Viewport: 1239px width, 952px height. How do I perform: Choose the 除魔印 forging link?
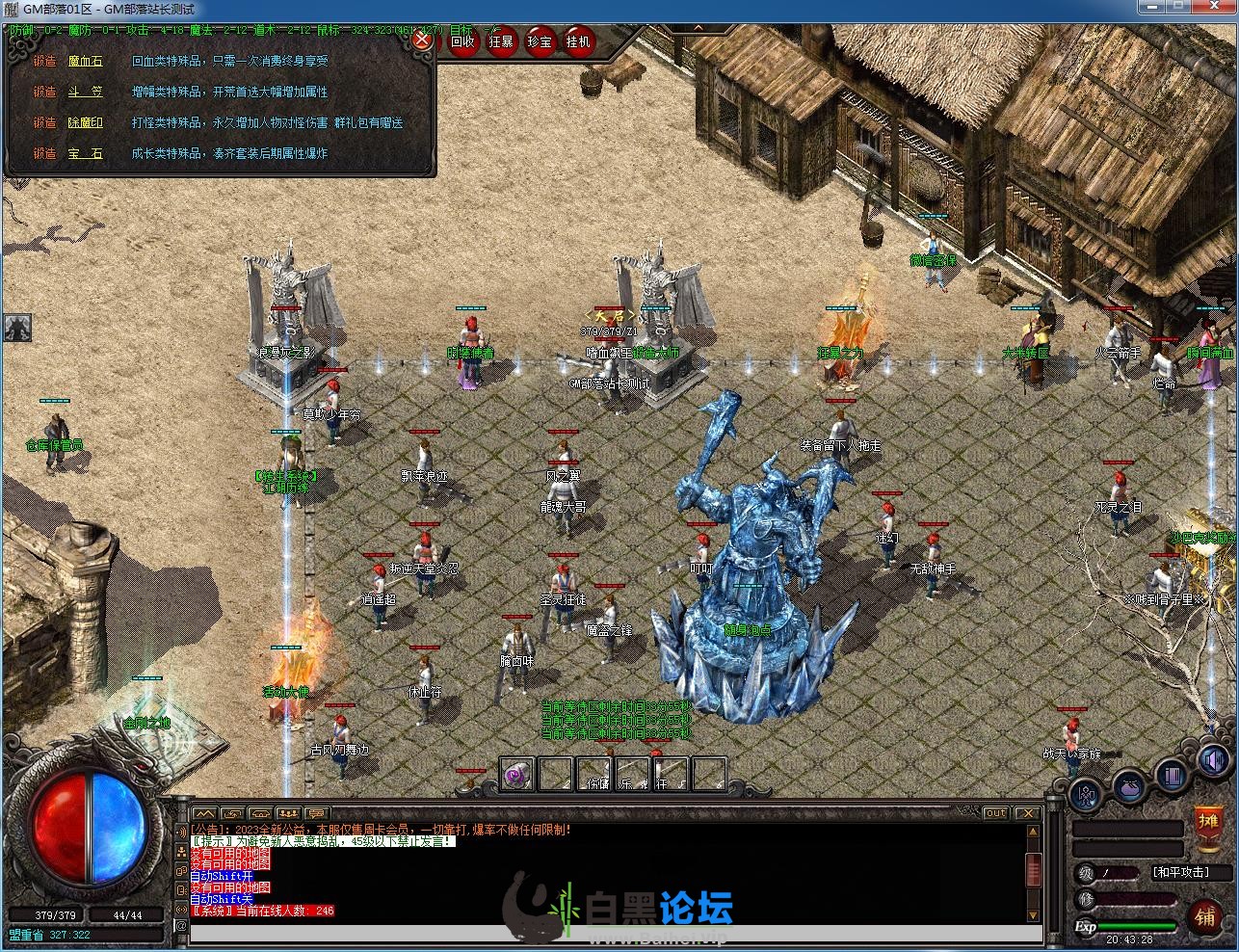coord(85,123)
